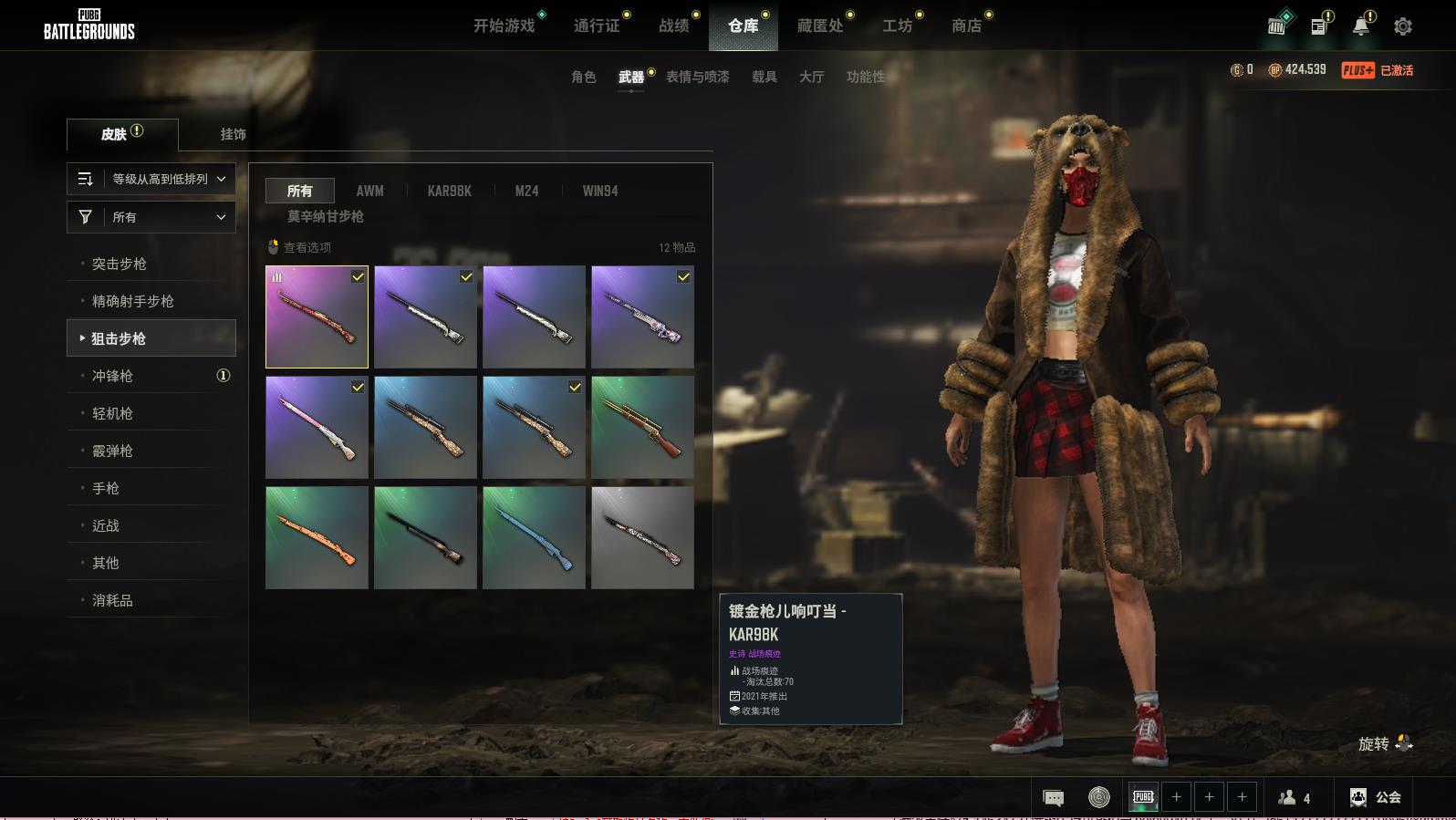Screen dimensions: 1456x820
Task: Filter skins by AWM
Action: point(369,191)
